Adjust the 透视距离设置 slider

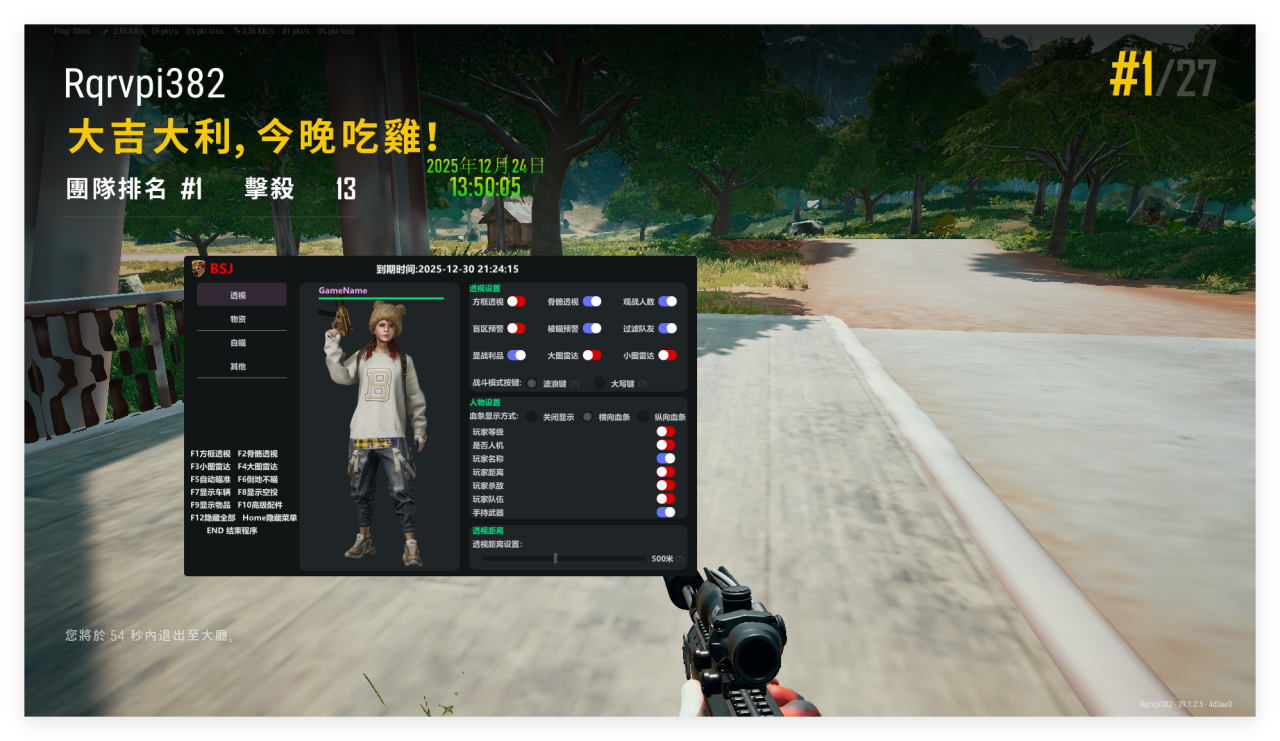(x=555, y=558)
